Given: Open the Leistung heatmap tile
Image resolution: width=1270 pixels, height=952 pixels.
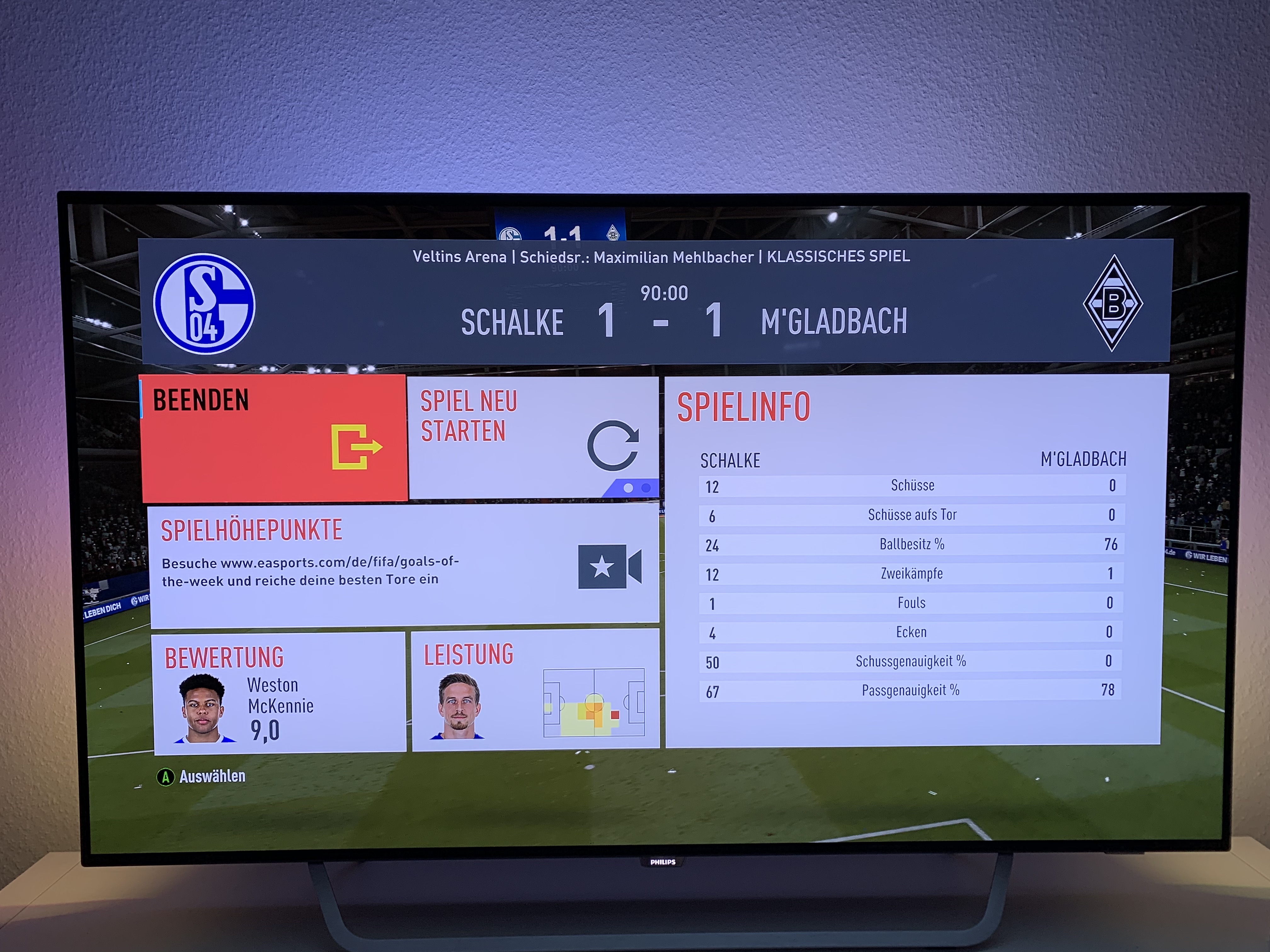Looking at the screenshot, I should click(x=535, y=690).
